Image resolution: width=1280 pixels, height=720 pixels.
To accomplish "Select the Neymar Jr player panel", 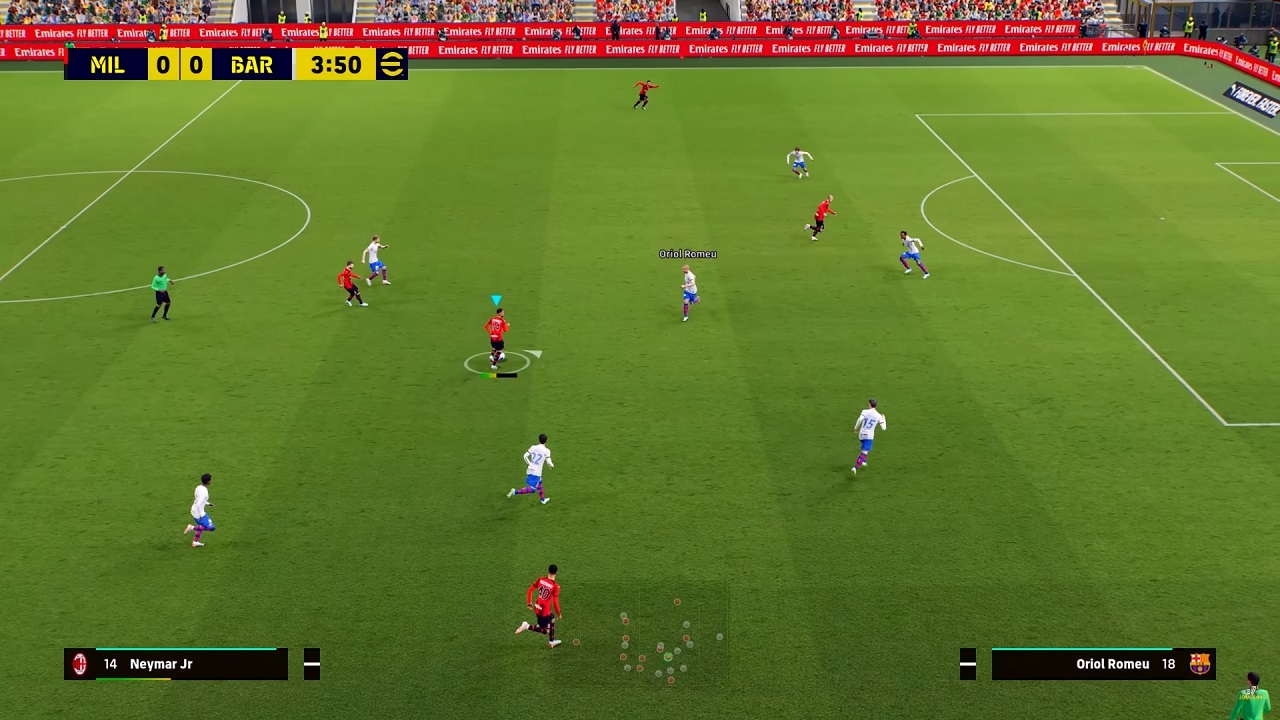I will pos(176,664).
